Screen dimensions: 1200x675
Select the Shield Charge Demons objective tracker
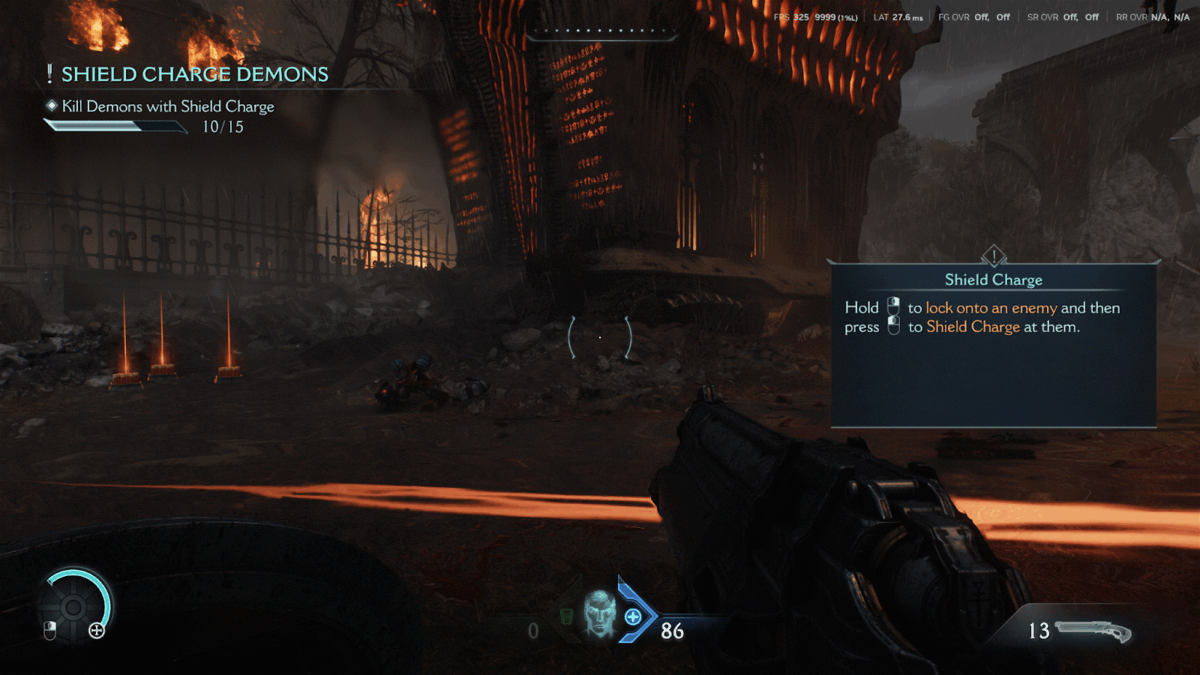pos(190,75)
